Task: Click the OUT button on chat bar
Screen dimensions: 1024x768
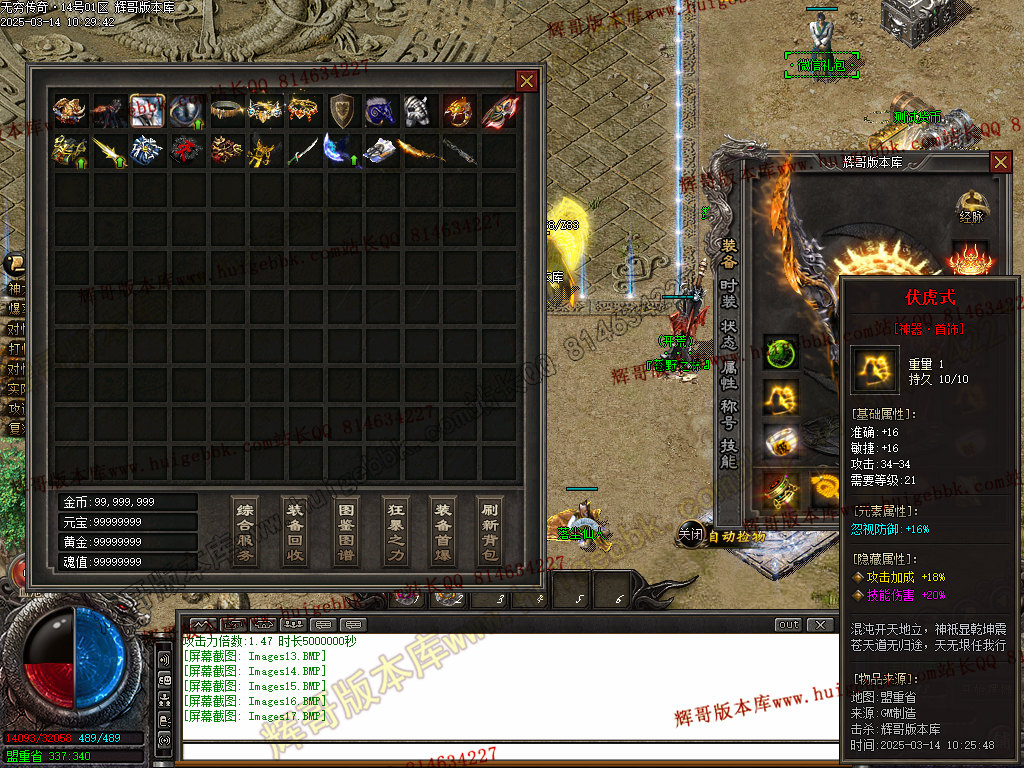Action: [789, 625]
